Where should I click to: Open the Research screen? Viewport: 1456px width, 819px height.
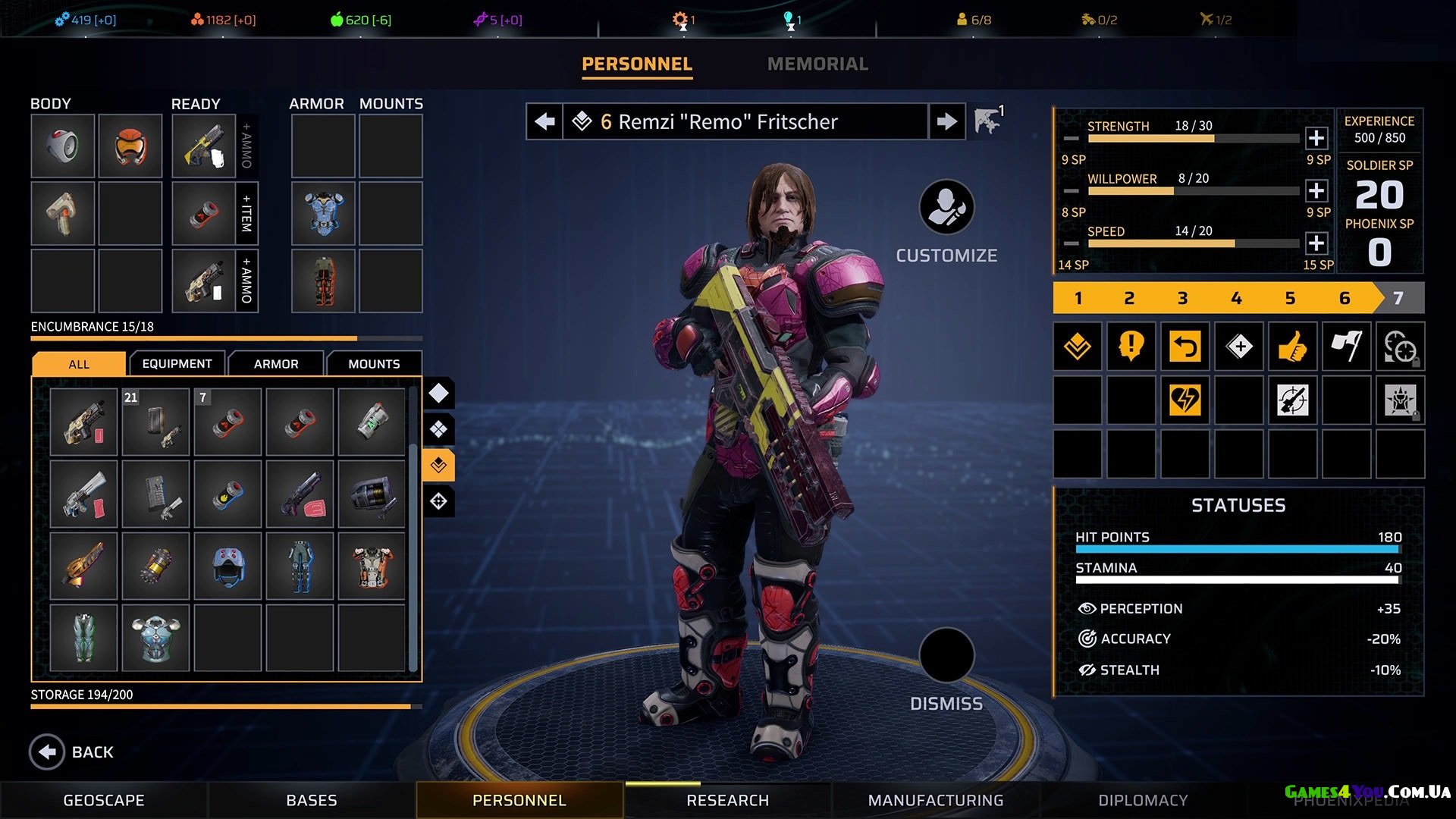(727, 800)
